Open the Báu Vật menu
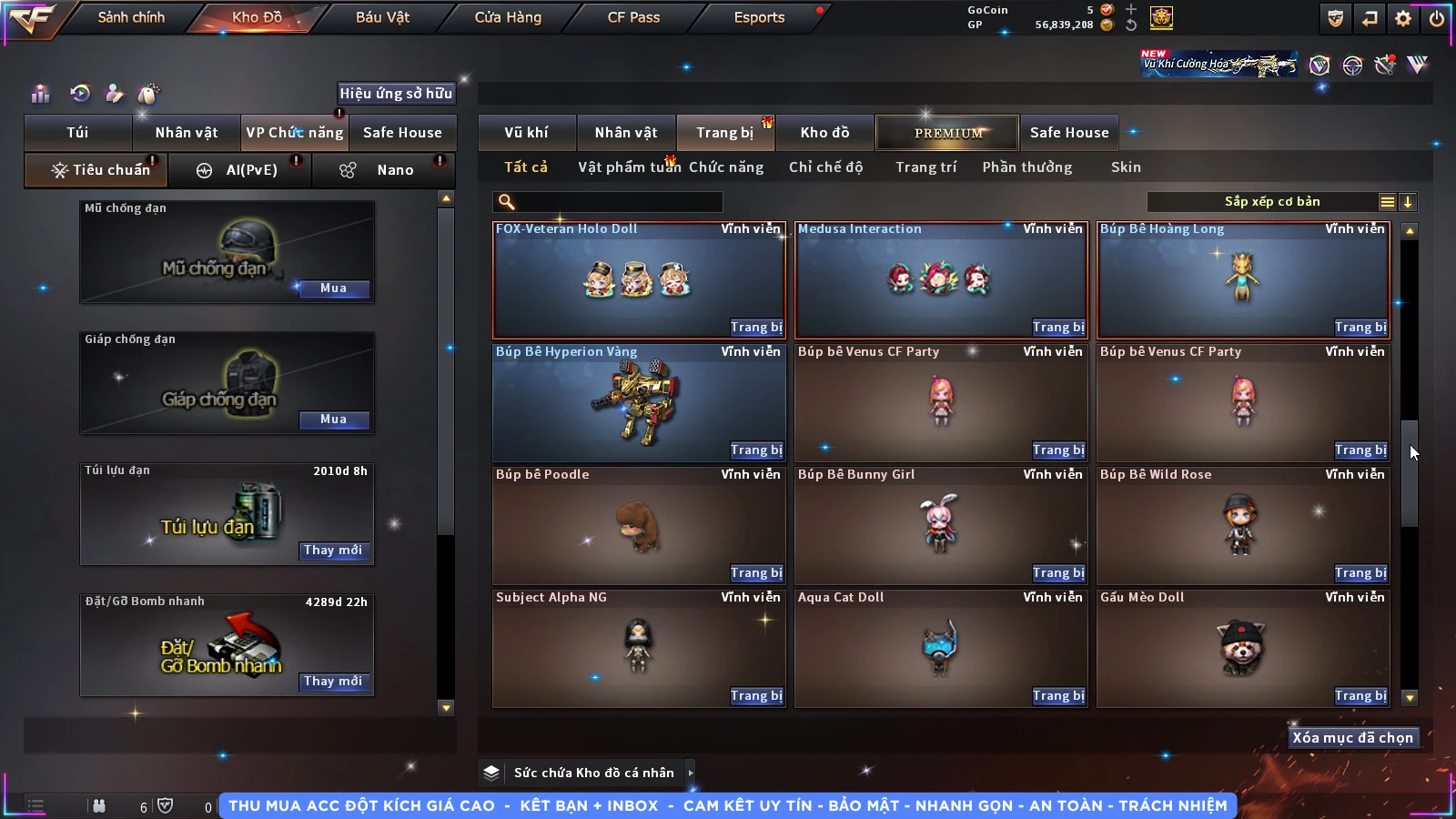The width and height of the screenshot is (1456, 819). [x=382, y=17]
